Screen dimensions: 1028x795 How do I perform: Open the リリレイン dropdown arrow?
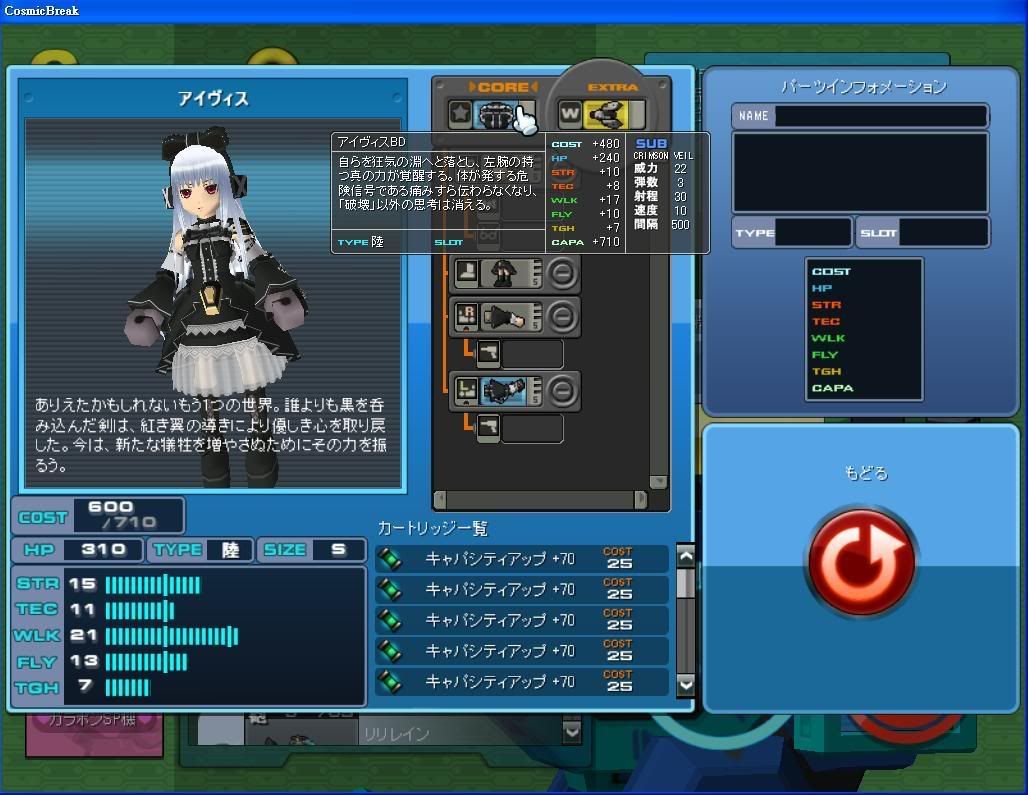click(x=572, y=732)
